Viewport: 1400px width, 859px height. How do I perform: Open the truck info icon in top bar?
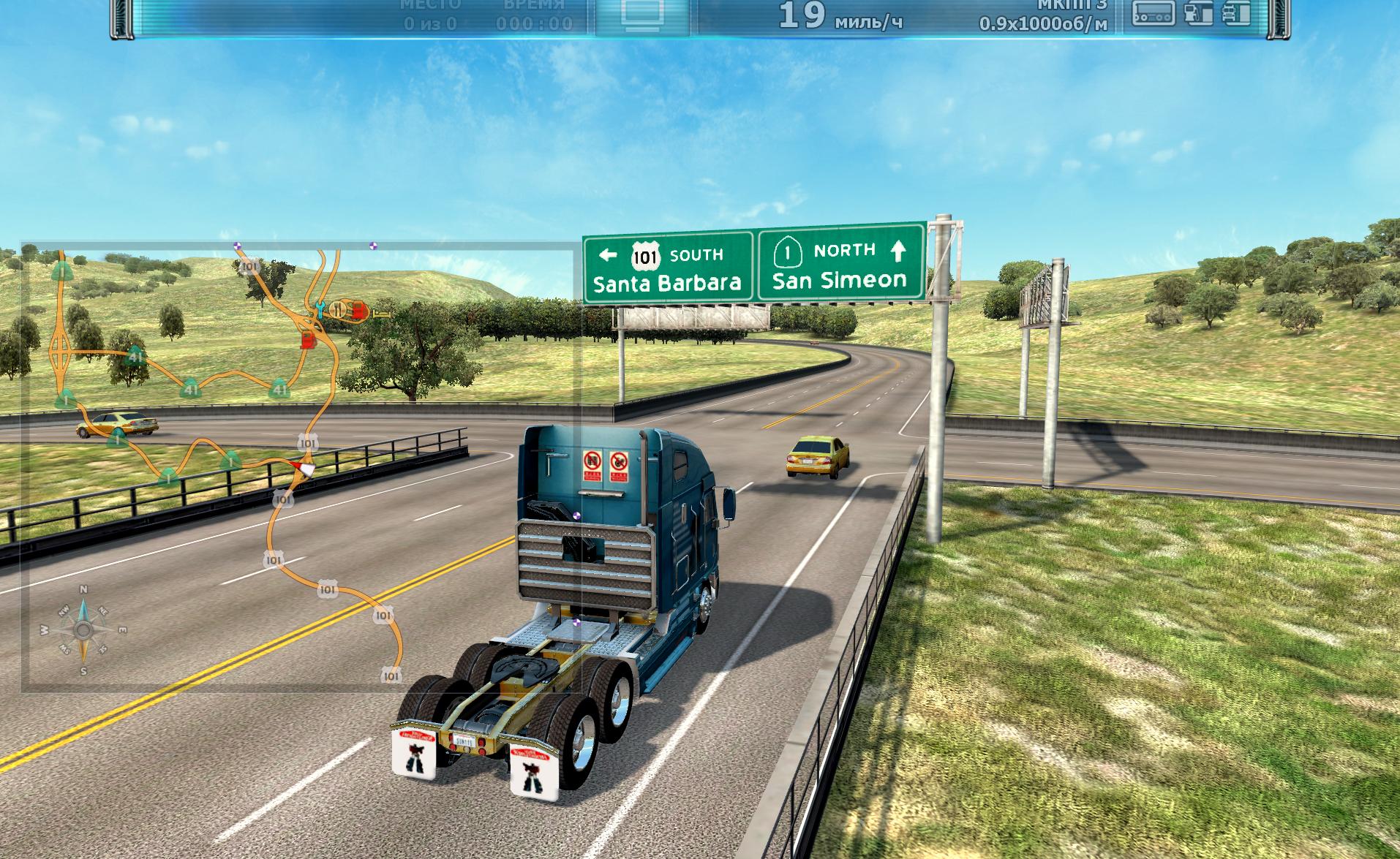click(1236, 14)
